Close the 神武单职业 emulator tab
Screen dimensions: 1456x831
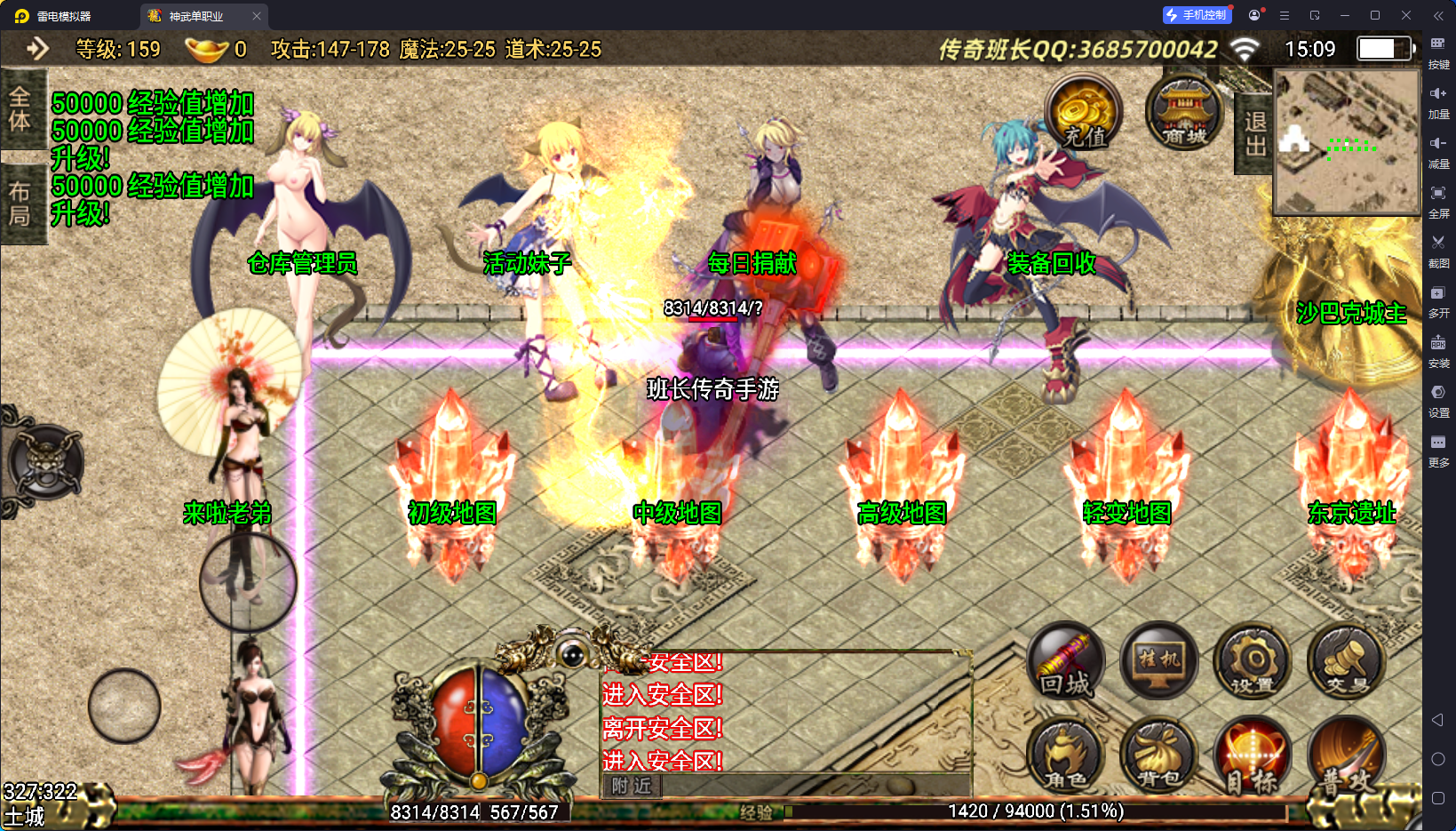257,16
